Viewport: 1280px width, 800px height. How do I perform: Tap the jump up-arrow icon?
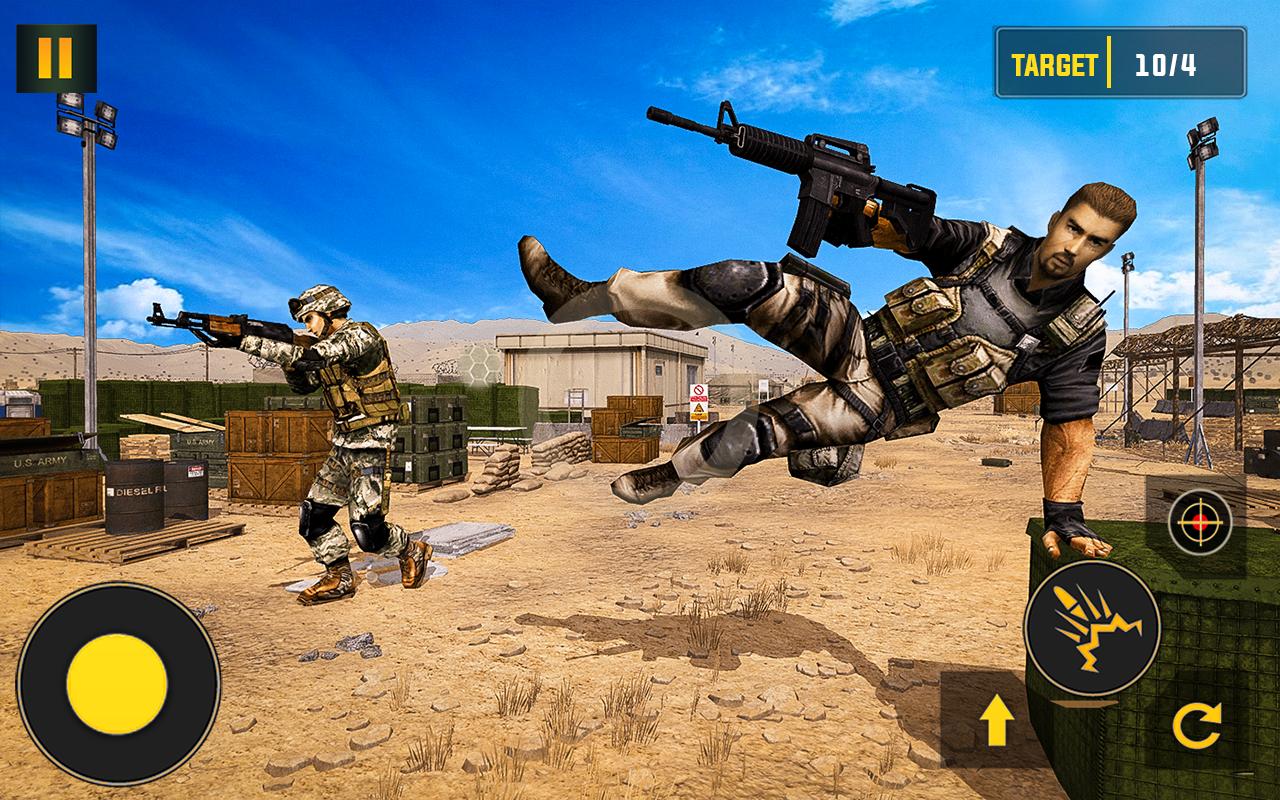click(x=999, y=722)
